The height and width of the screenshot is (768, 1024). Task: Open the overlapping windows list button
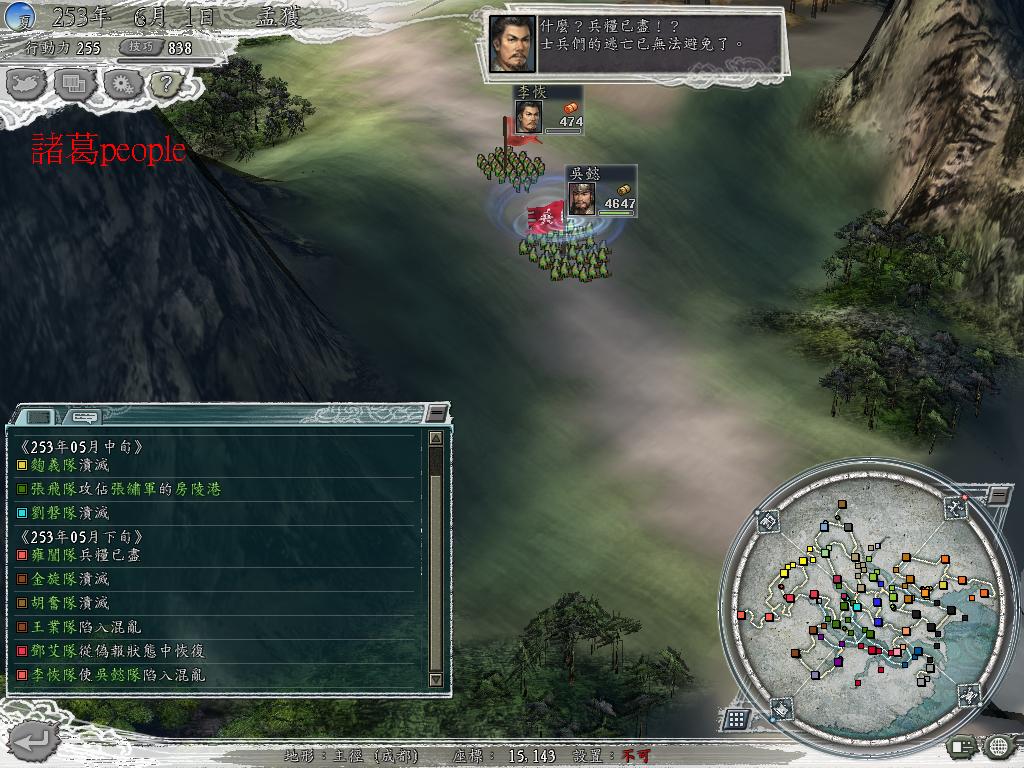(x=75, y=83)
